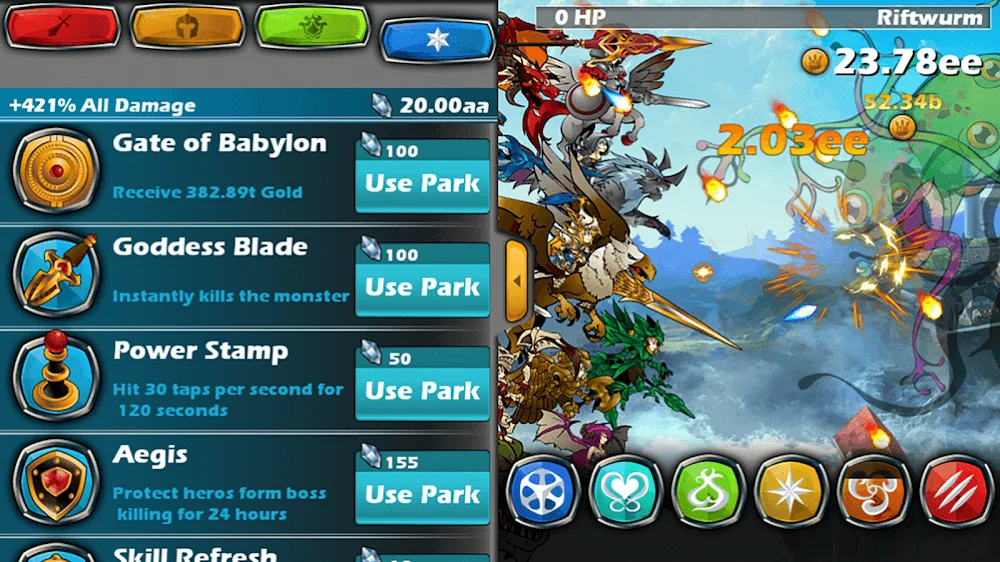Collapse the side panel with the arrow handle
This screenshot has width=1000, height=562.
517,281
